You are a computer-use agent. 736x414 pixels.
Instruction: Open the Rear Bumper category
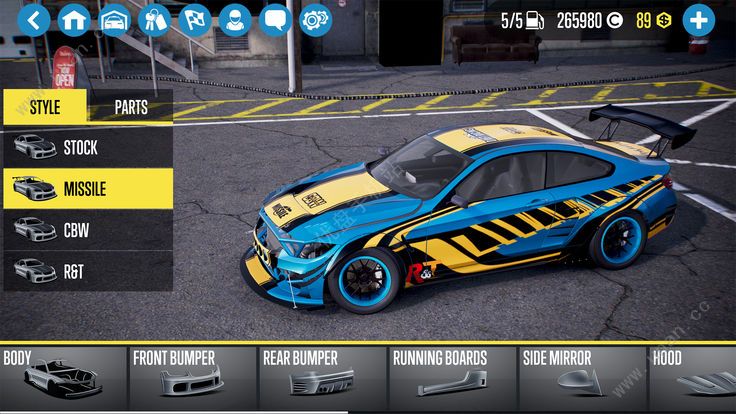[321, 378]
